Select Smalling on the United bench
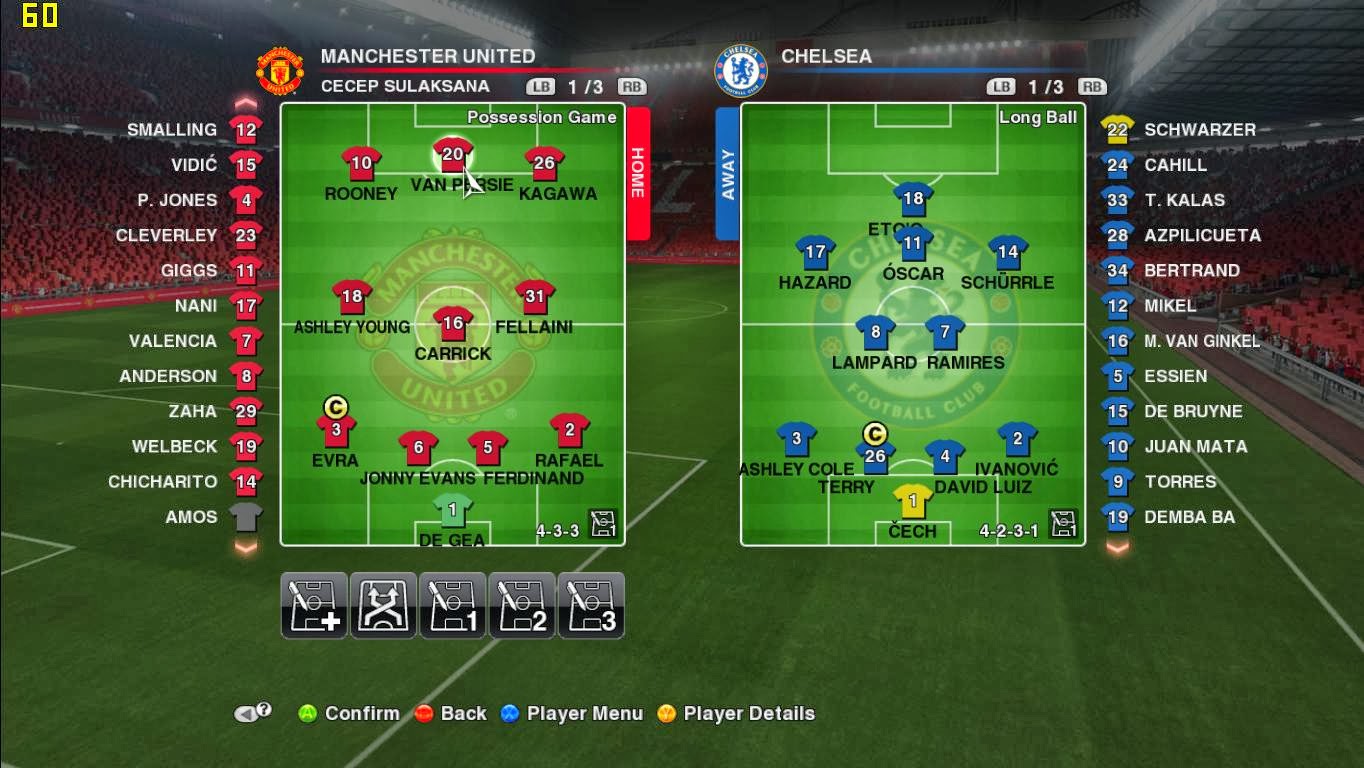 point(245,130)
